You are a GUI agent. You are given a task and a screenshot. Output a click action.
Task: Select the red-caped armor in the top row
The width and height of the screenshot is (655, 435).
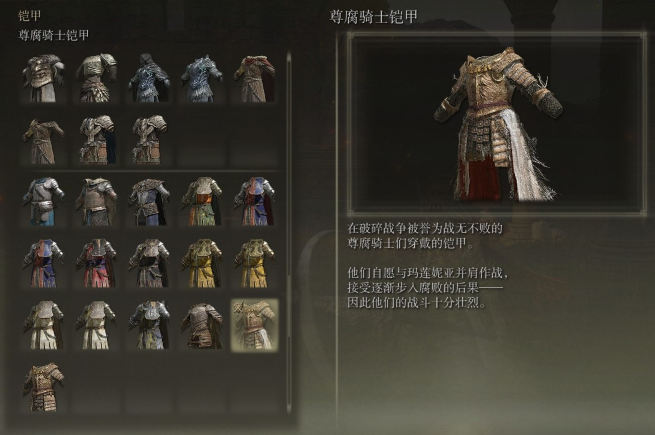point(254,80)
